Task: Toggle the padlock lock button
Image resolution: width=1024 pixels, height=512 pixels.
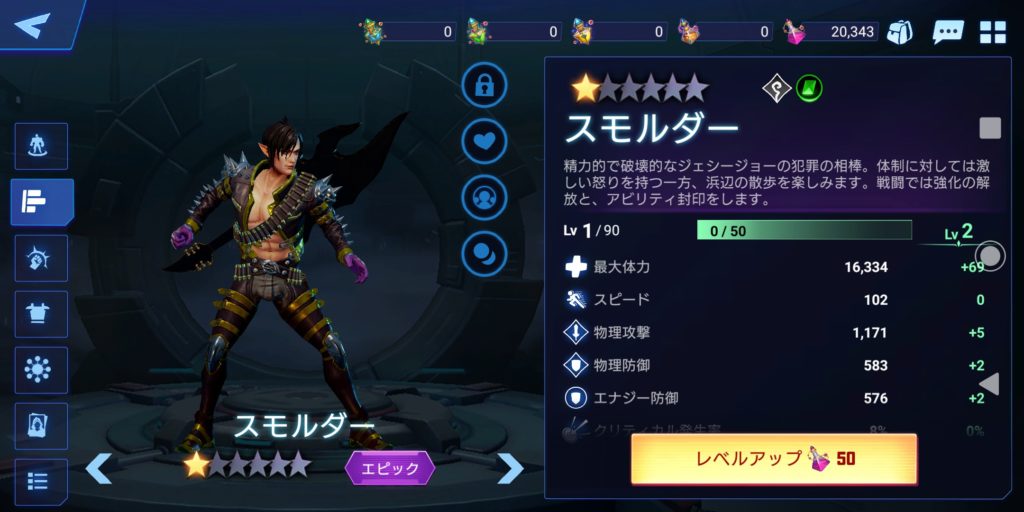Action: [484, 86]
